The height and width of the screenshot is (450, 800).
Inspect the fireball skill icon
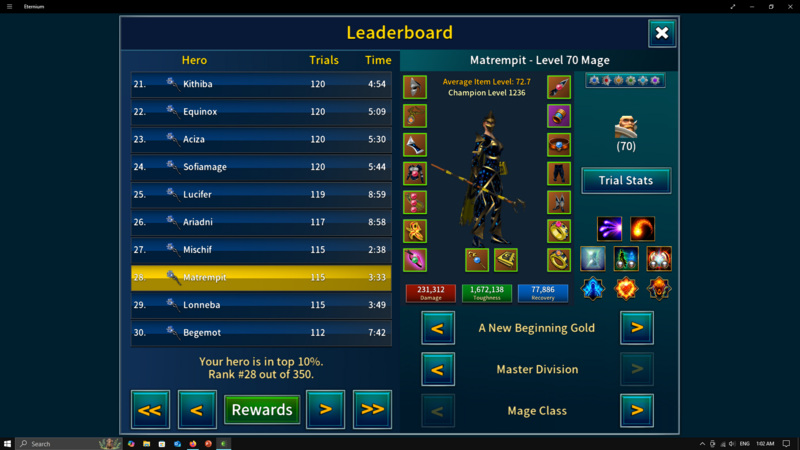642,229
